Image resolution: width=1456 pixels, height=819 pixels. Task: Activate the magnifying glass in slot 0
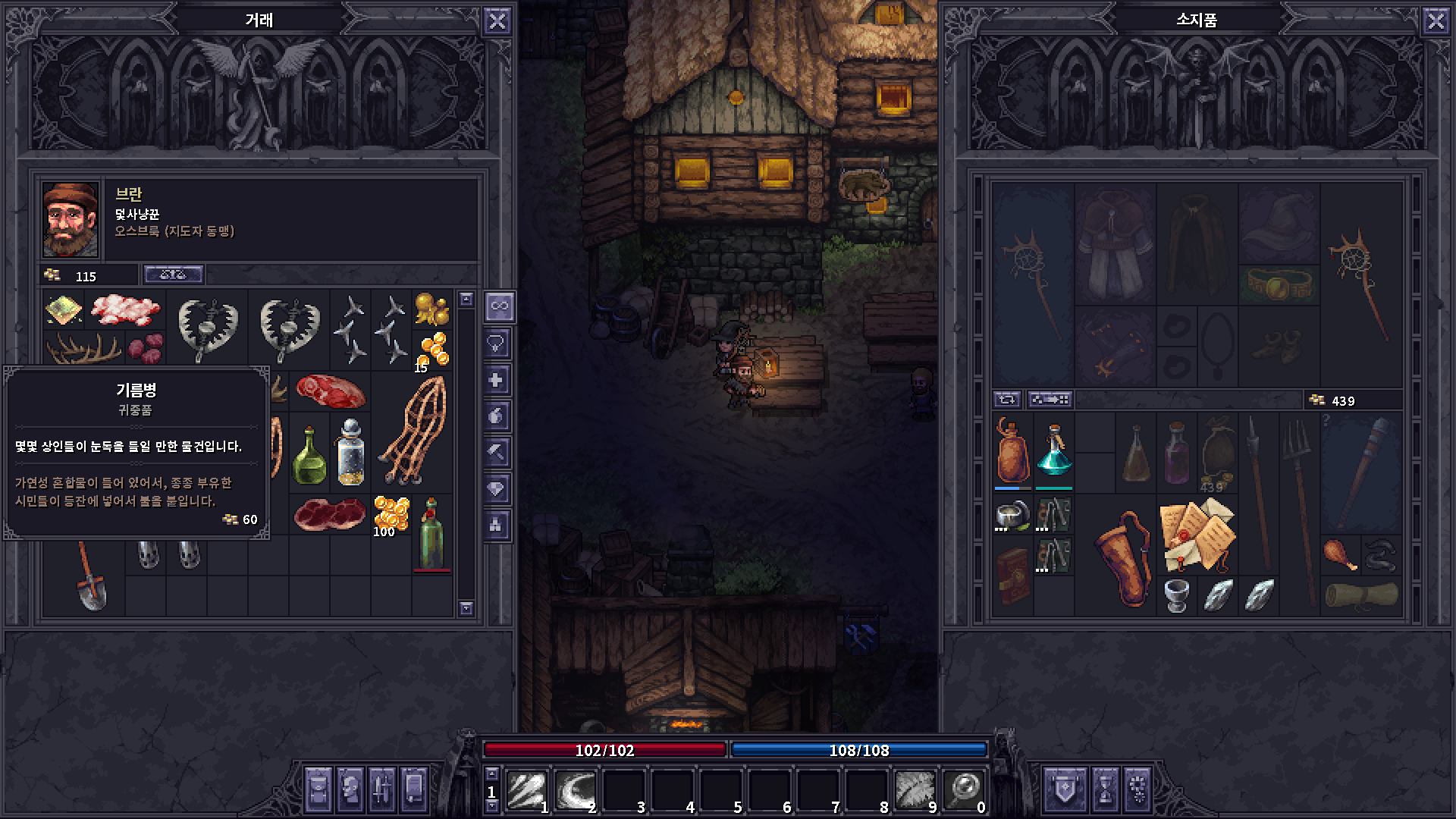[964, 790]
